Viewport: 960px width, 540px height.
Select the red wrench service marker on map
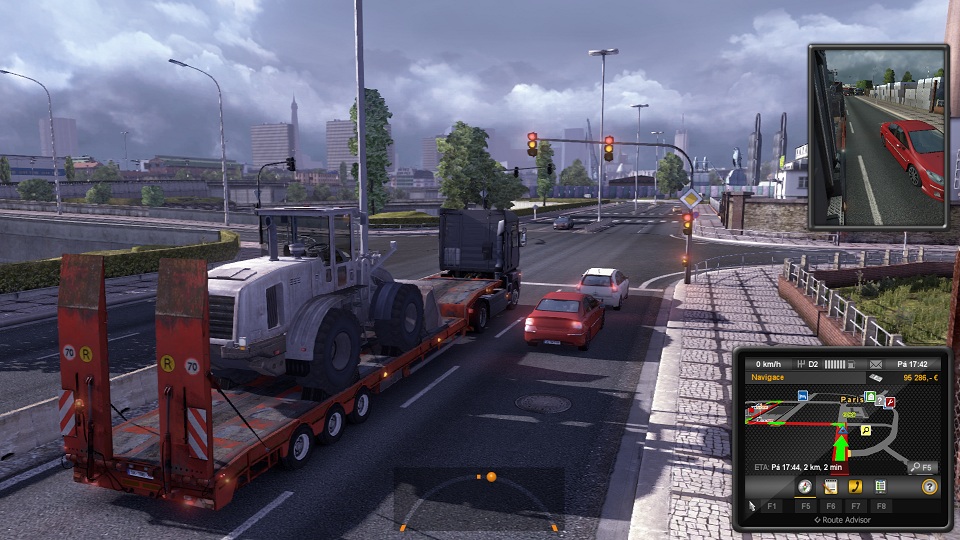889,402
